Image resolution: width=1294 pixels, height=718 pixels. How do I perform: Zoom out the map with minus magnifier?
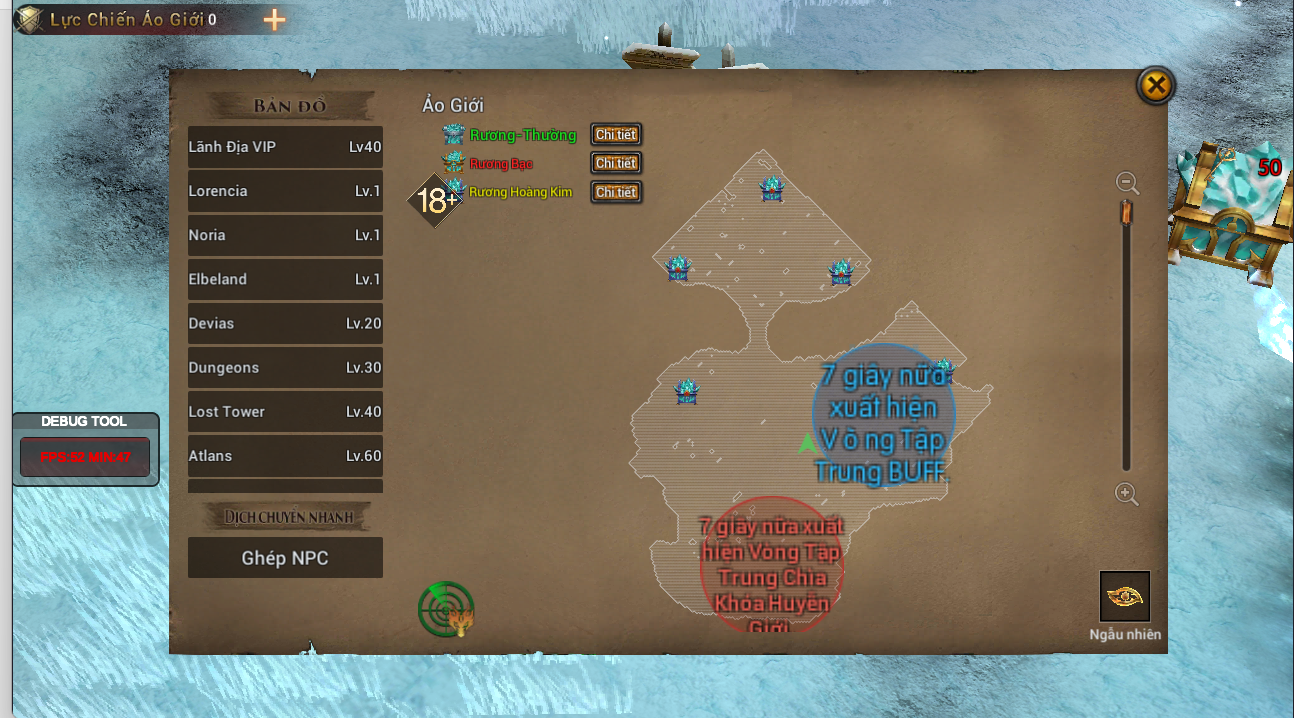(1127, 183)
